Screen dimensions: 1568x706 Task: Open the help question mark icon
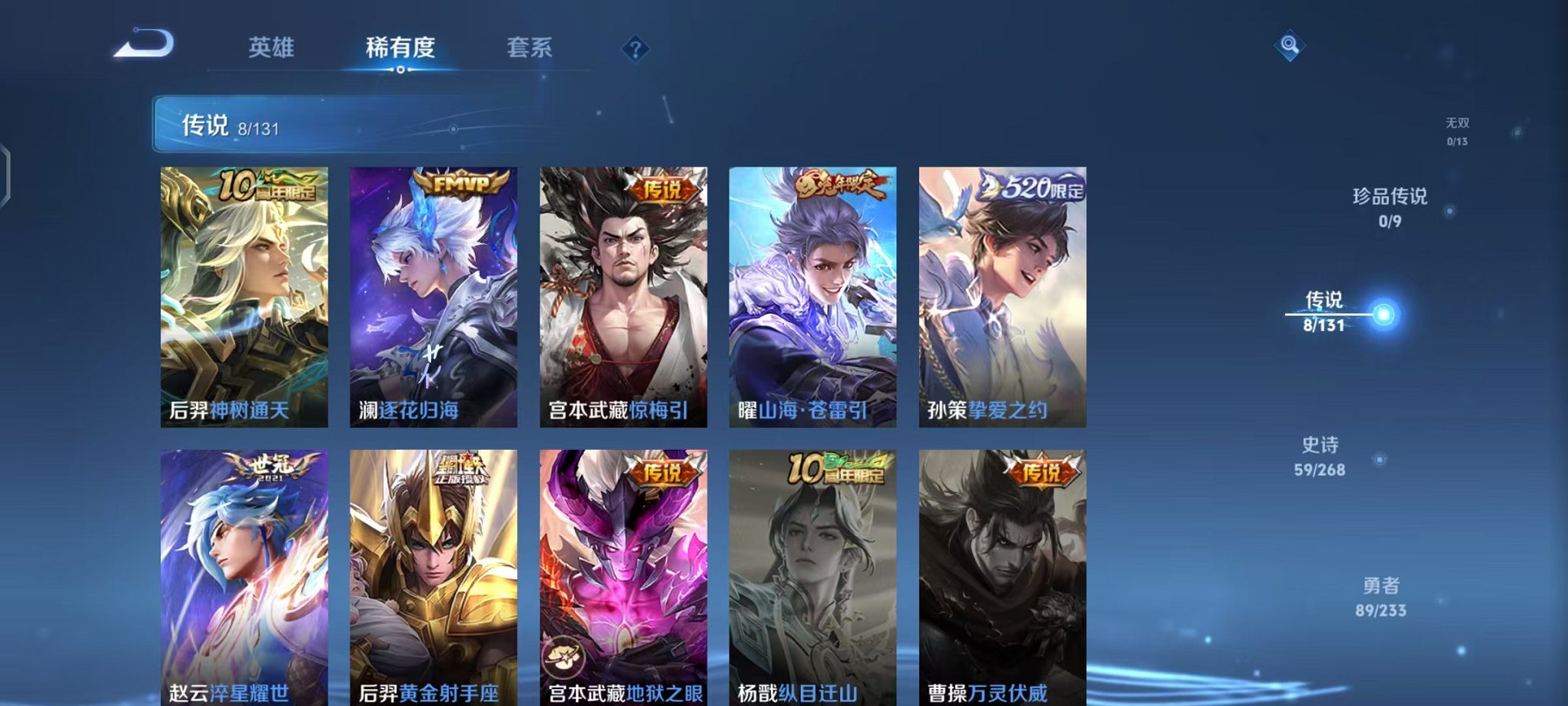pyautogui.click(x=635, y=48)
